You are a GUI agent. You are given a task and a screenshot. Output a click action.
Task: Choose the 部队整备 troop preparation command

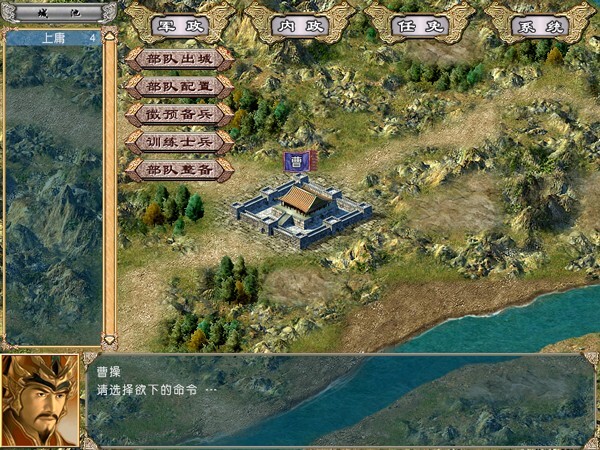coord(179,171)
